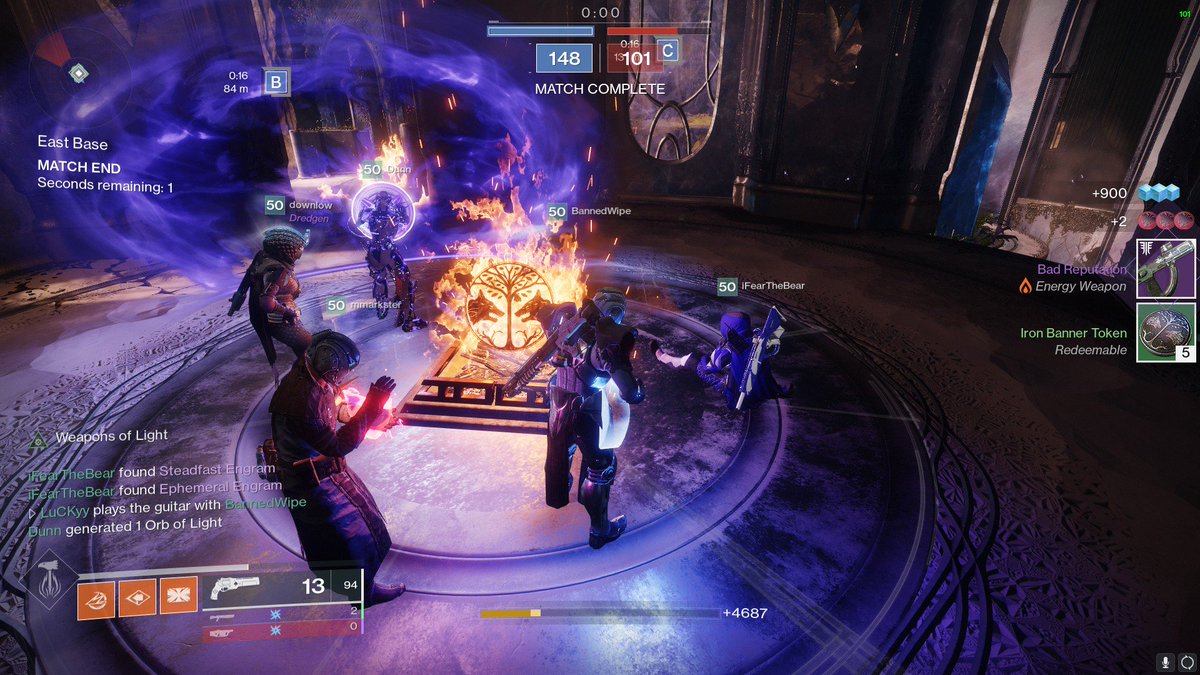Click the circular icon beside the microphone

[1186, 661]
